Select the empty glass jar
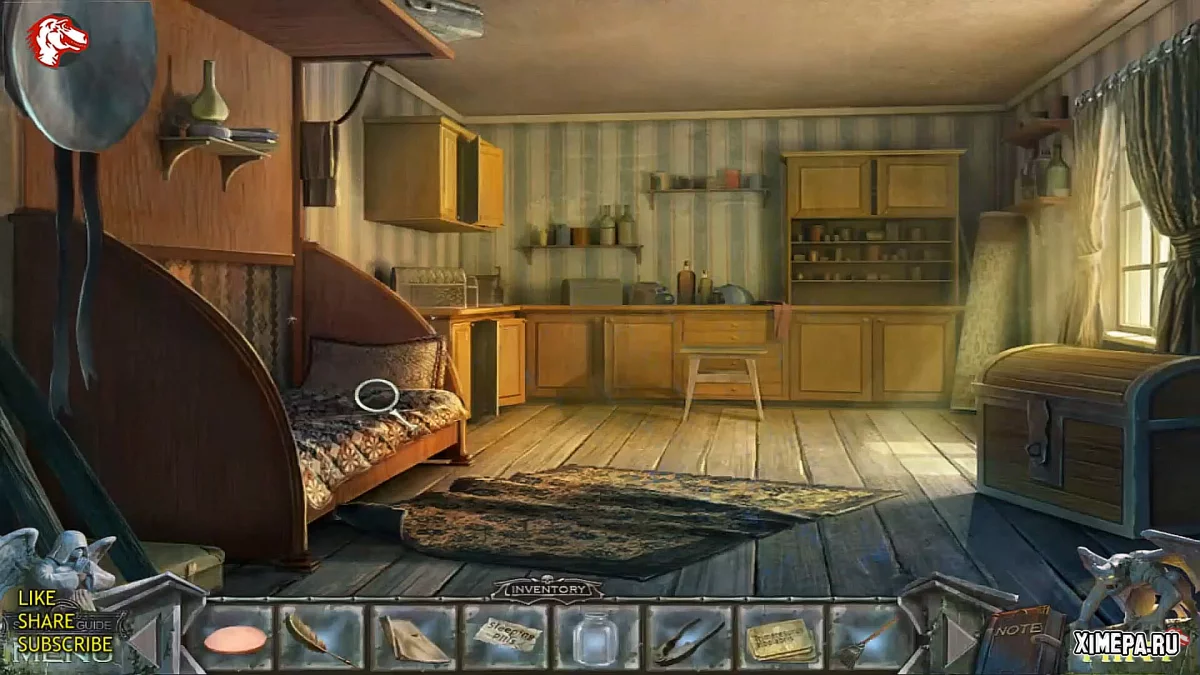 tap(595, 638)
